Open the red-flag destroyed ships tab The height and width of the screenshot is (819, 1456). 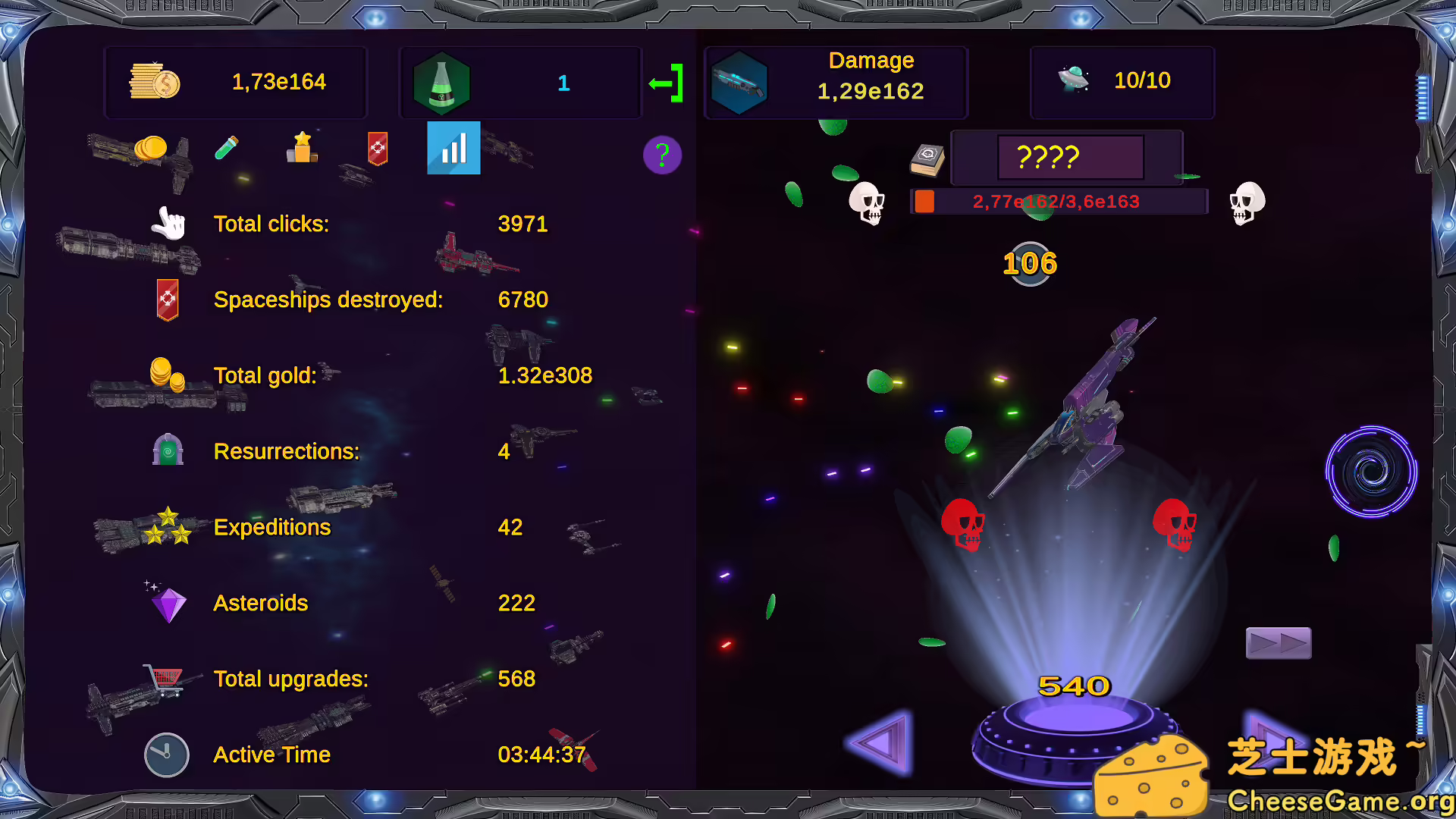(x=377, y=149)
